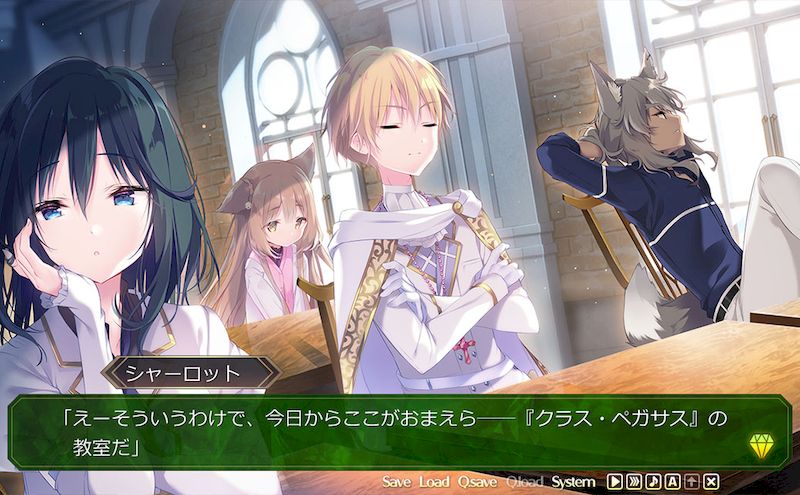Start auto-play with the play arrow icon
This screenshot has width=800, height=495.
pyautogui.click(x=615, y=482)
